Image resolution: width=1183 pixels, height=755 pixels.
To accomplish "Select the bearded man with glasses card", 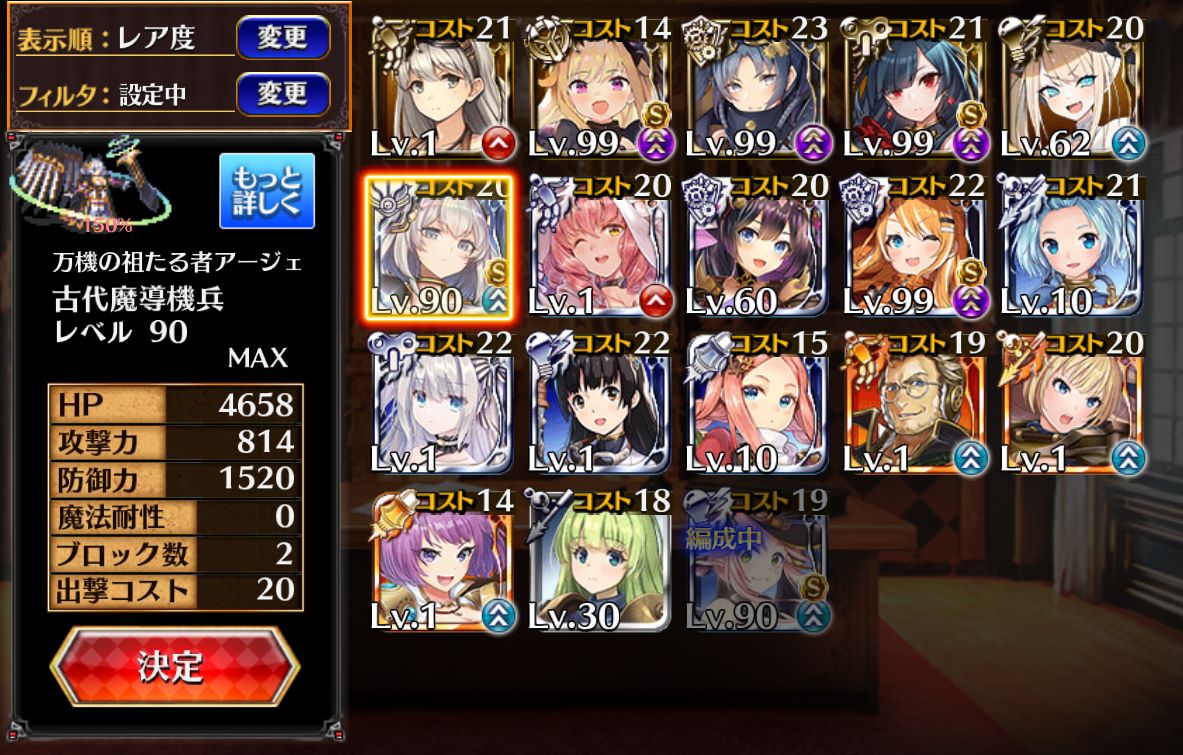I will 914,405.
